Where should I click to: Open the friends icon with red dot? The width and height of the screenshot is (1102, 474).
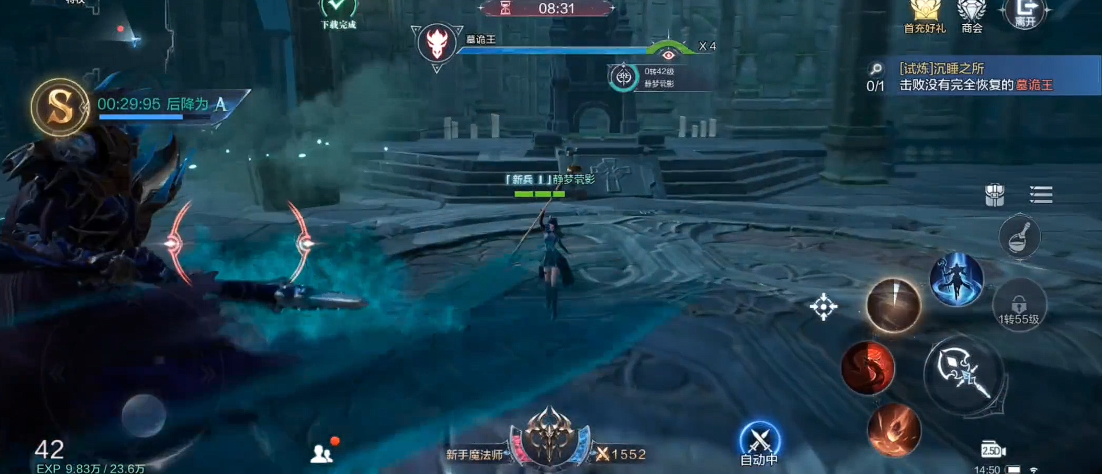(322, 452)
